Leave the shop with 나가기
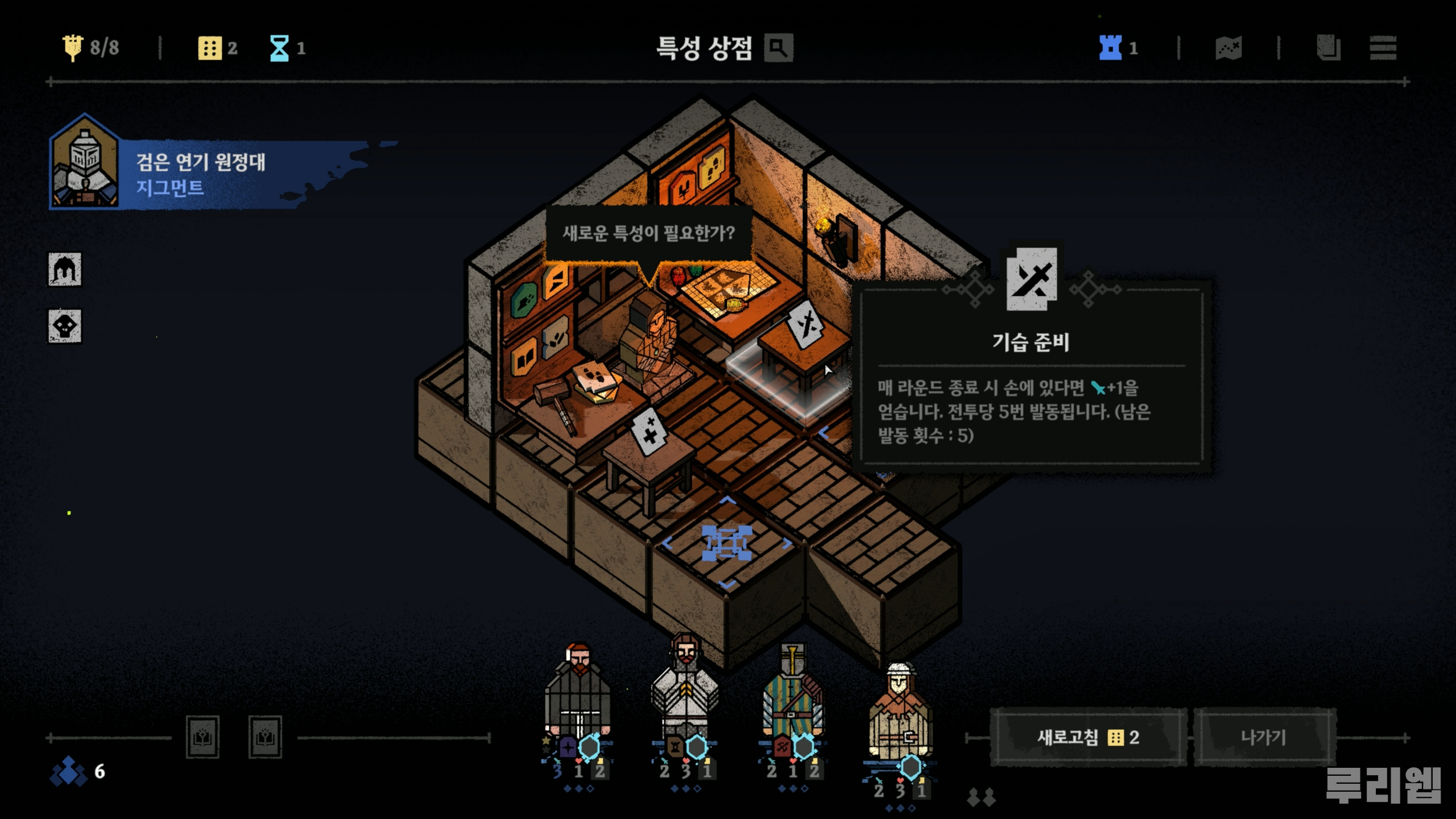 [1264, 738]
